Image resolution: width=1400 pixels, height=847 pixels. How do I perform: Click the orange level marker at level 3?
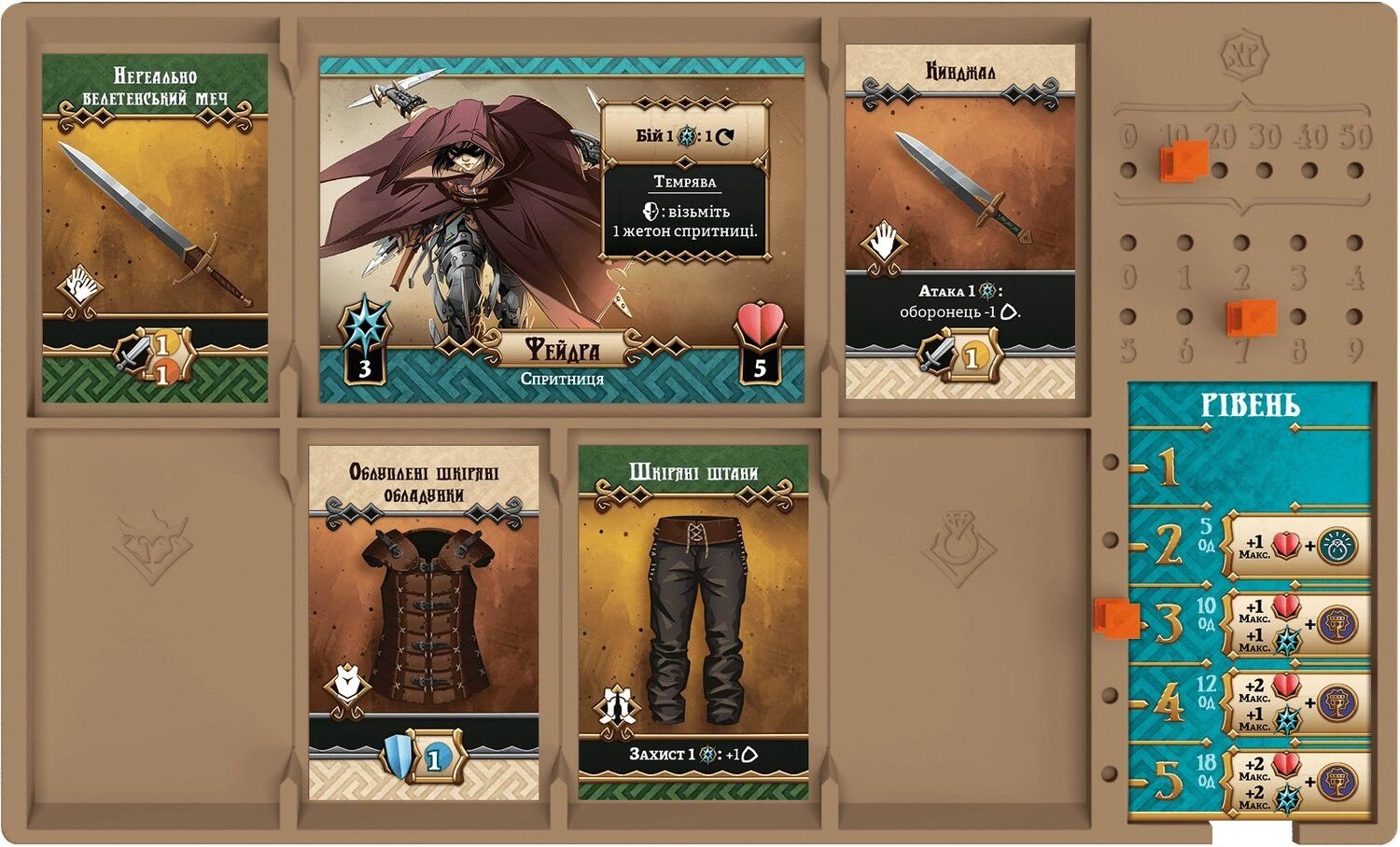[x=1116, y=618]
